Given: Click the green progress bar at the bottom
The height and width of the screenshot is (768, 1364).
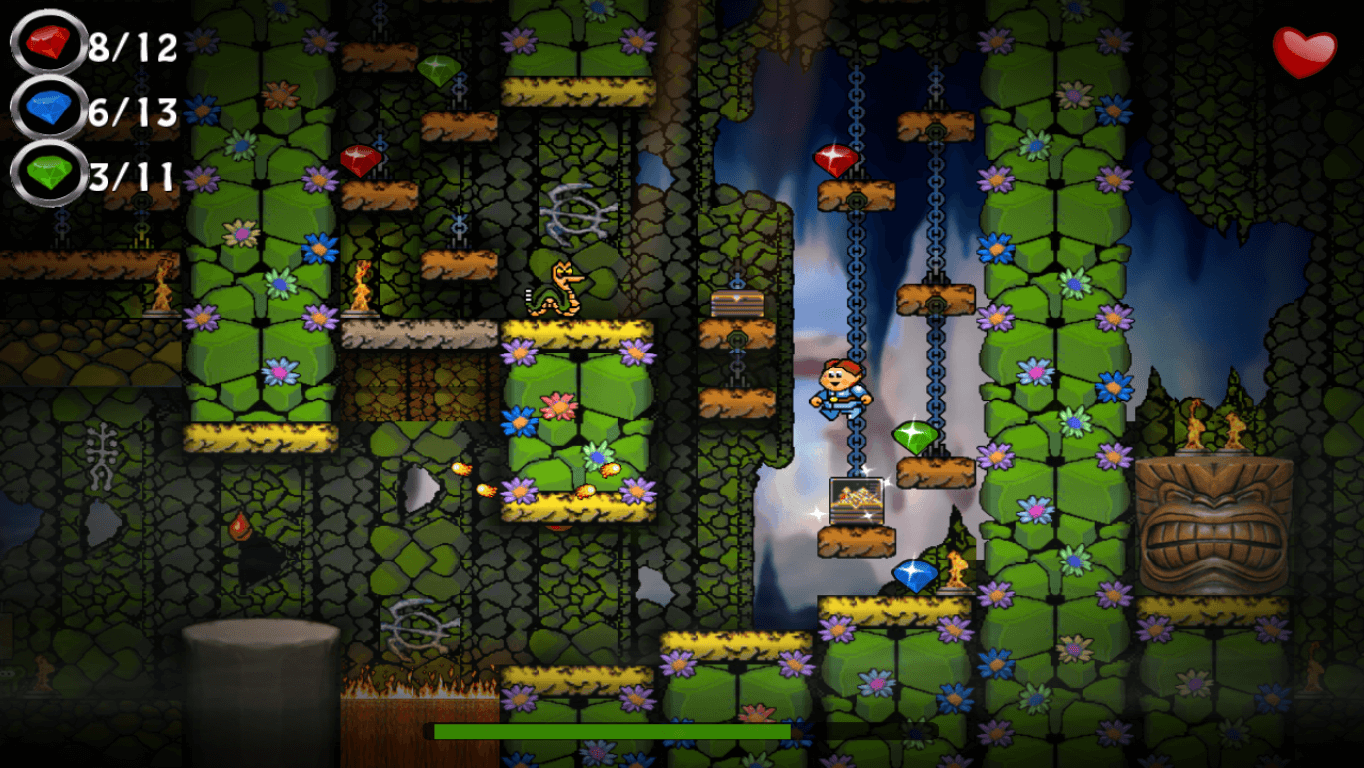Looking at the screenshot, I should (610, 731).
